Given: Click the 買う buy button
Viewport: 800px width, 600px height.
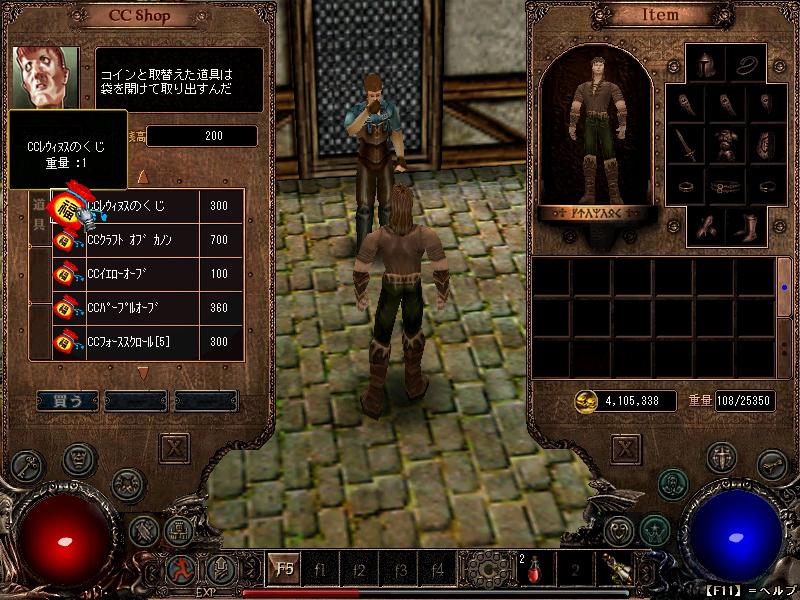Looking at the screenshot, I should coord(67,400).
